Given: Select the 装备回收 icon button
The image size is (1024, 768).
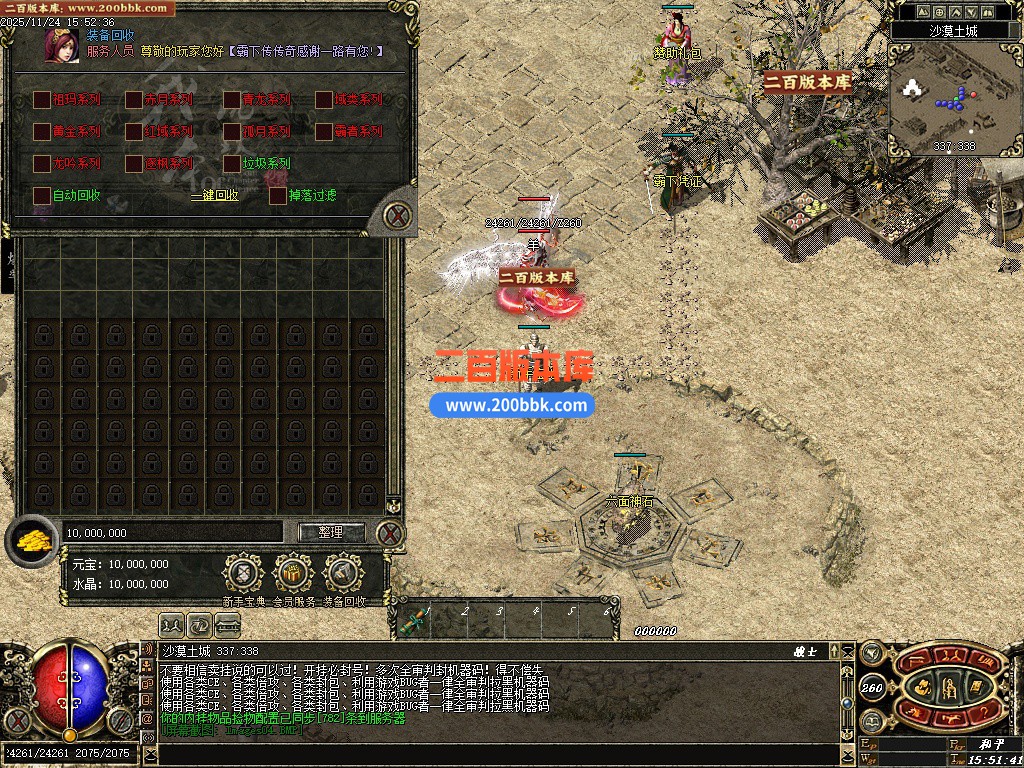Looking at the screenshot, I should [343, 574].
